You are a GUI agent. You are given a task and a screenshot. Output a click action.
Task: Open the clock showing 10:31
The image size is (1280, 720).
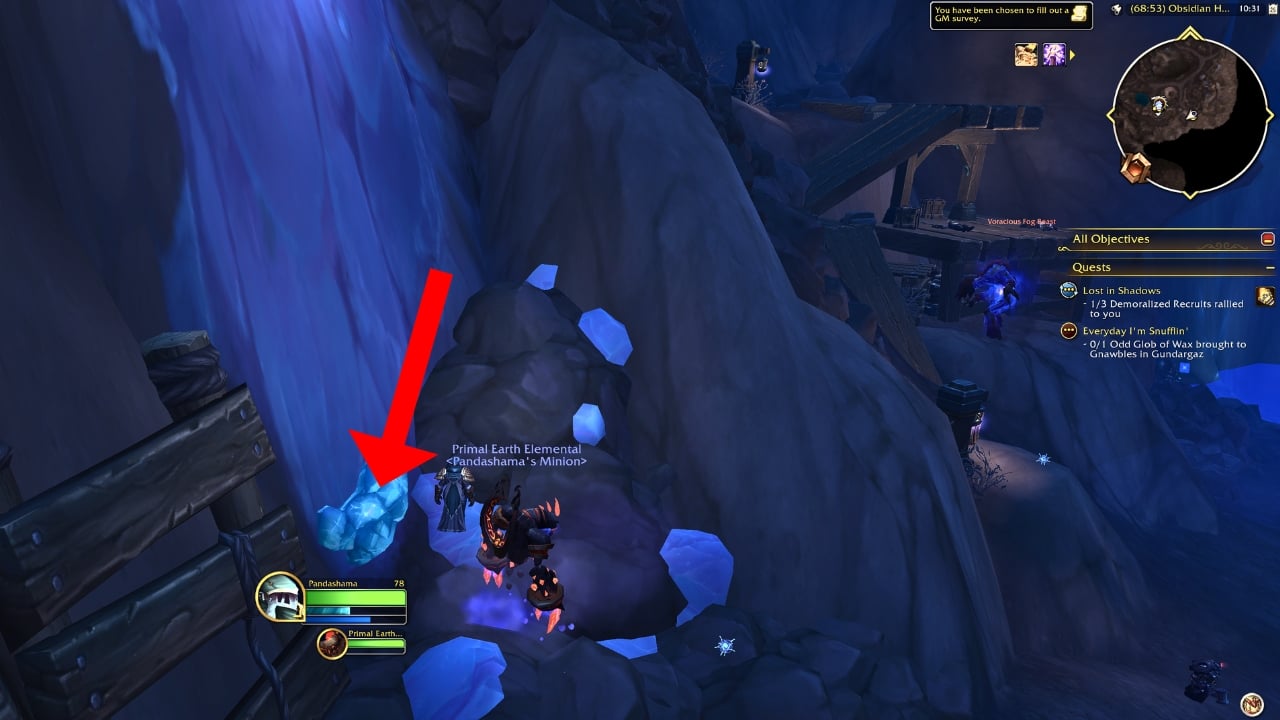click(x=1249, y=9)
